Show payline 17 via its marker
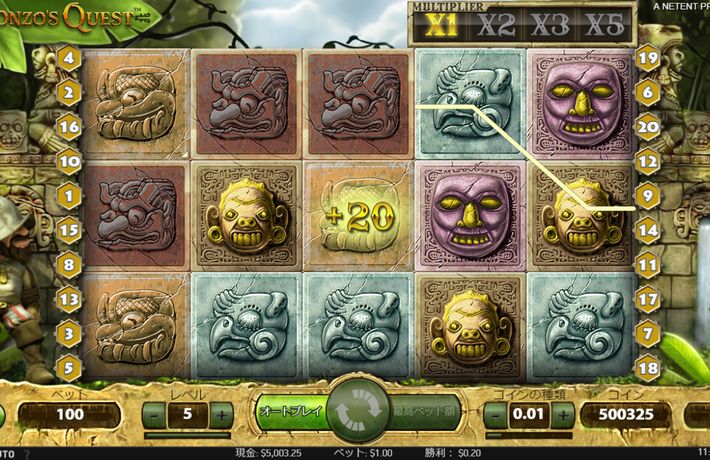 click(647, 297)
